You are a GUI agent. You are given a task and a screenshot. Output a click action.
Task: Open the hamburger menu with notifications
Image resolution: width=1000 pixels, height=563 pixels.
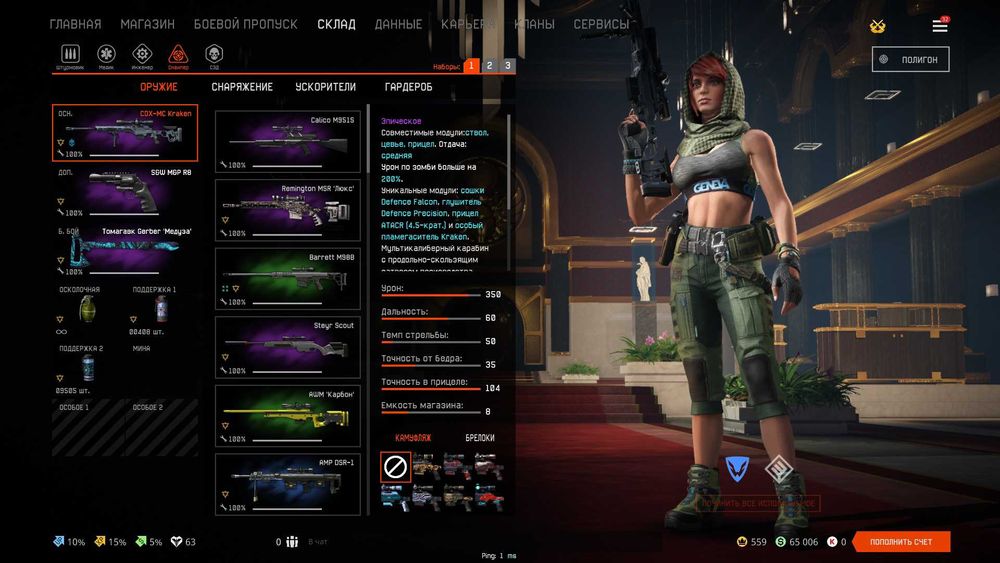tap(940, 26)
